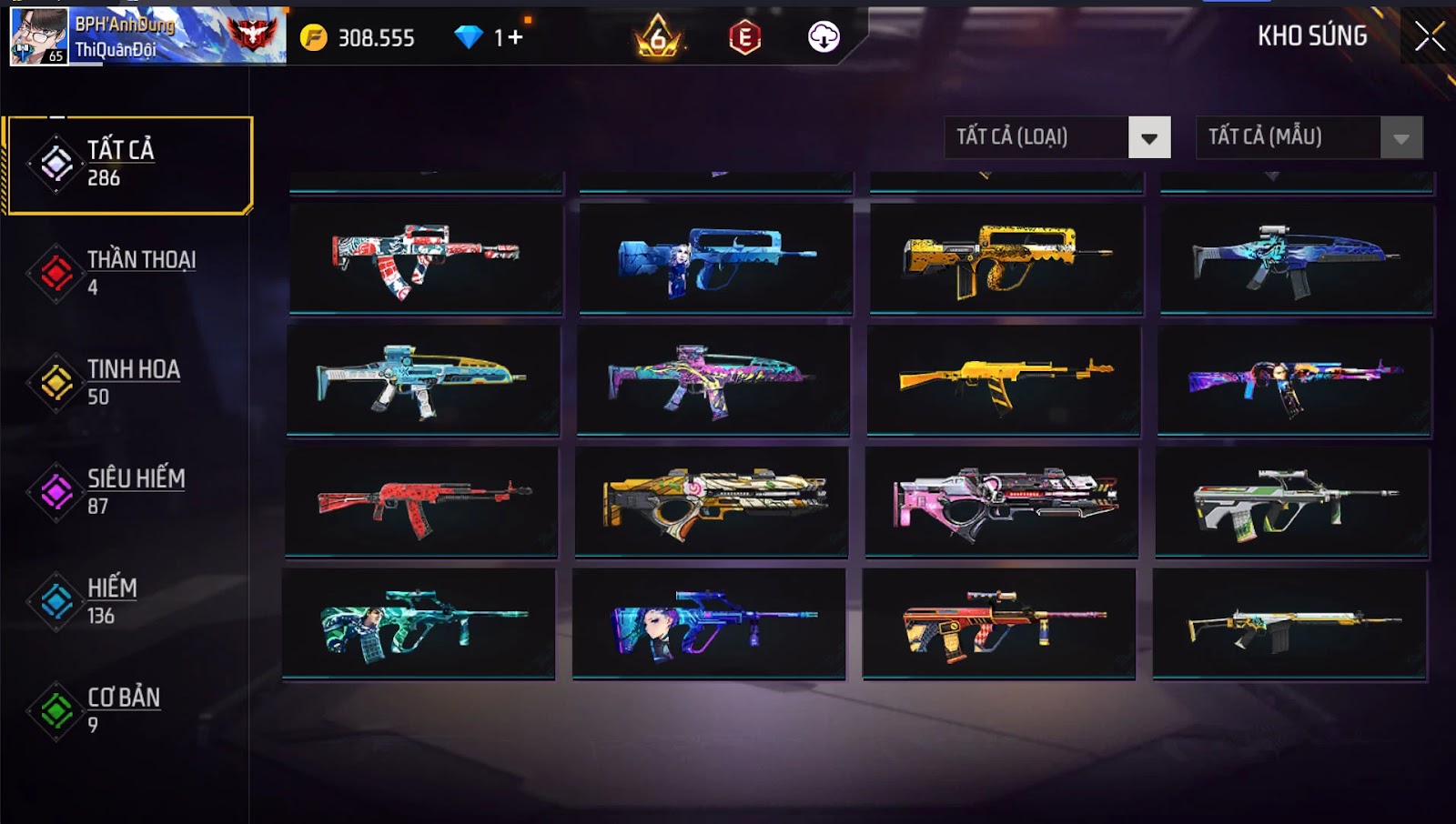Viewport: 1456px width, 824px height.
Task: Switch to the Thần Thoại rarity tab
Action: point(128,273)
